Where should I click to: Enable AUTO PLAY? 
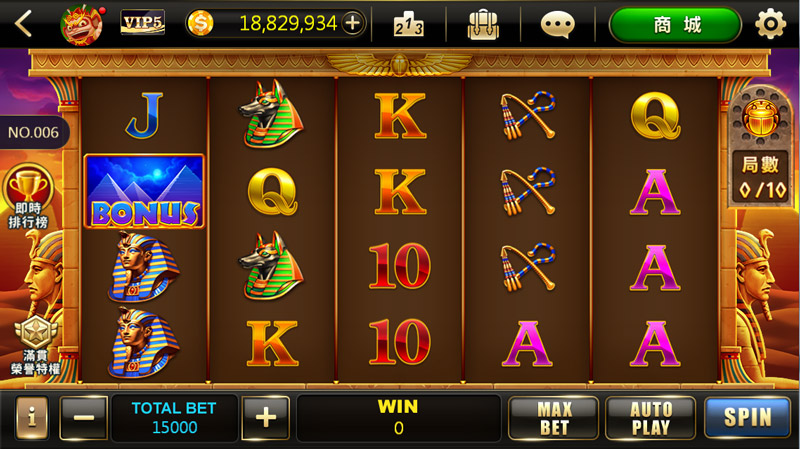pos(650,418)
